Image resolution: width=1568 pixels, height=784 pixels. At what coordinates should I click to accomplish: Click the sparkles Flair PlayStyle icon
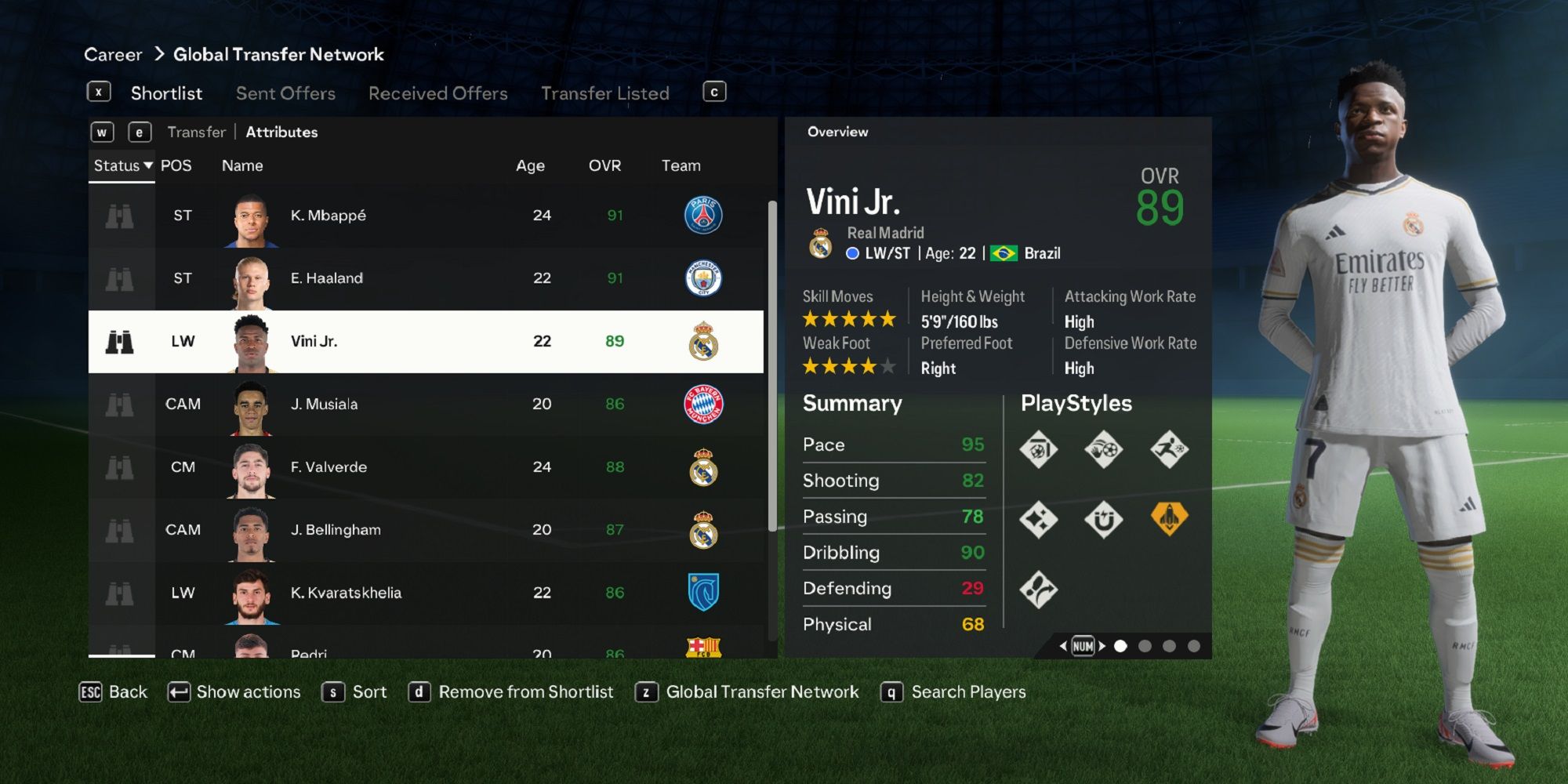pyautogui.click(x=1039, y=520)
